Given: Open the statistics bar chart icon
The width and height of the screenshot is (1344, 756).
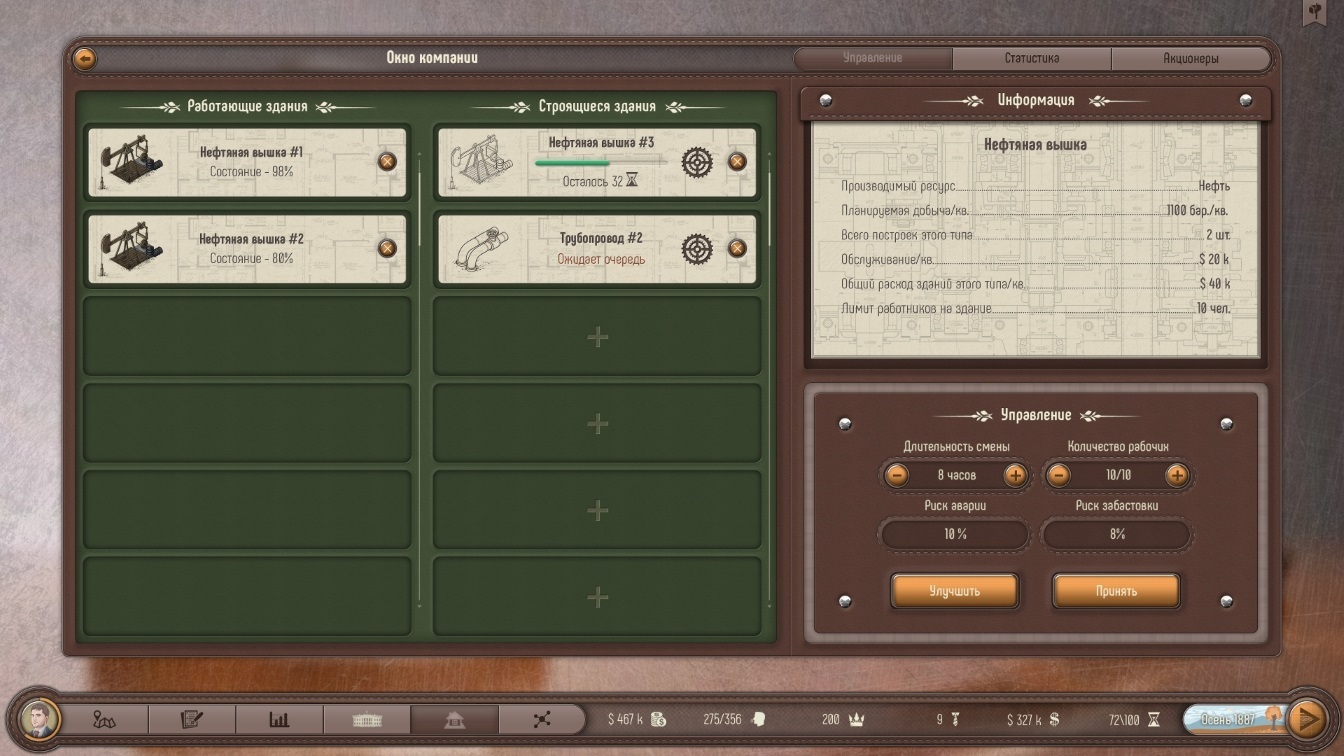Looking at the screenshot, I should [280, 718].
